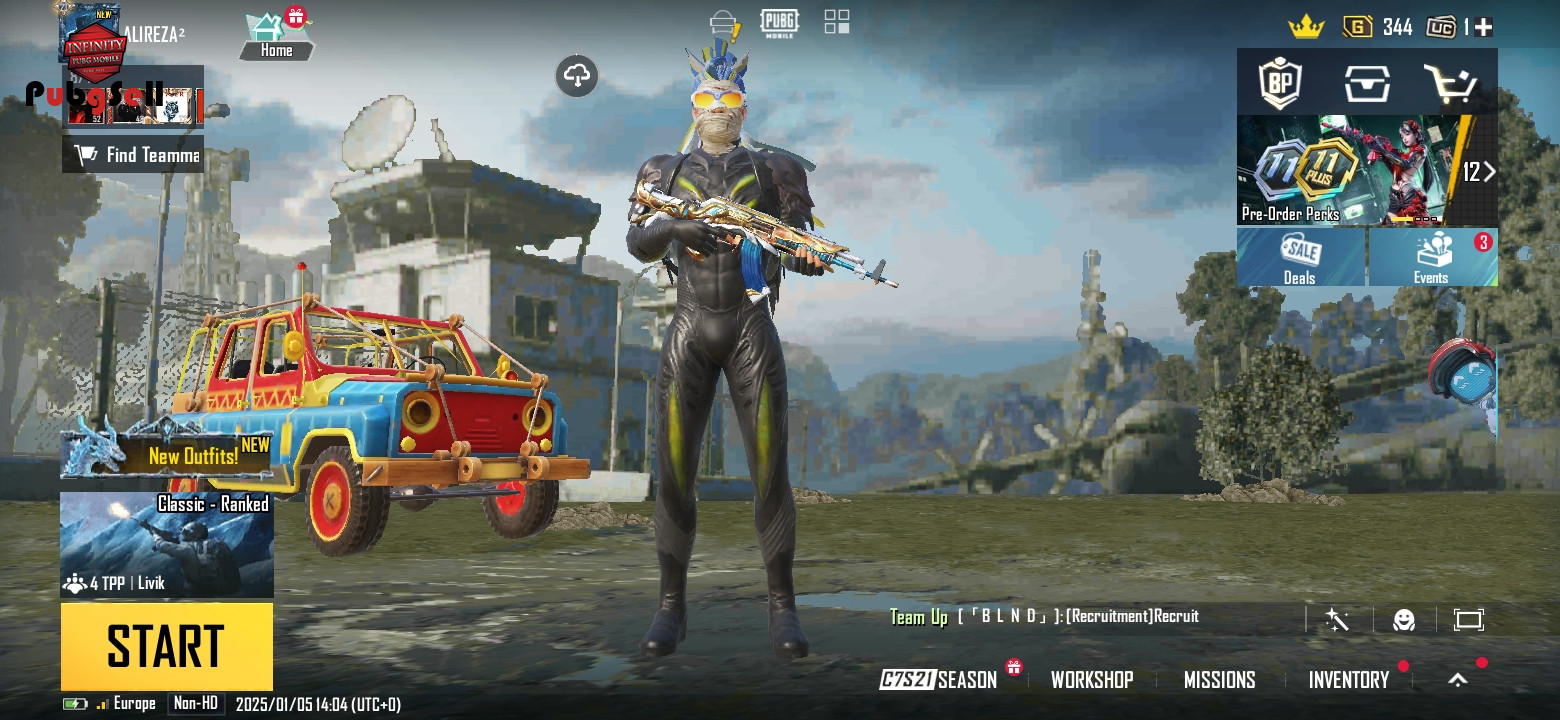Screen dimensions: 1560x720
Task: Open the BP shop icon
Action: click(1281, 83)
